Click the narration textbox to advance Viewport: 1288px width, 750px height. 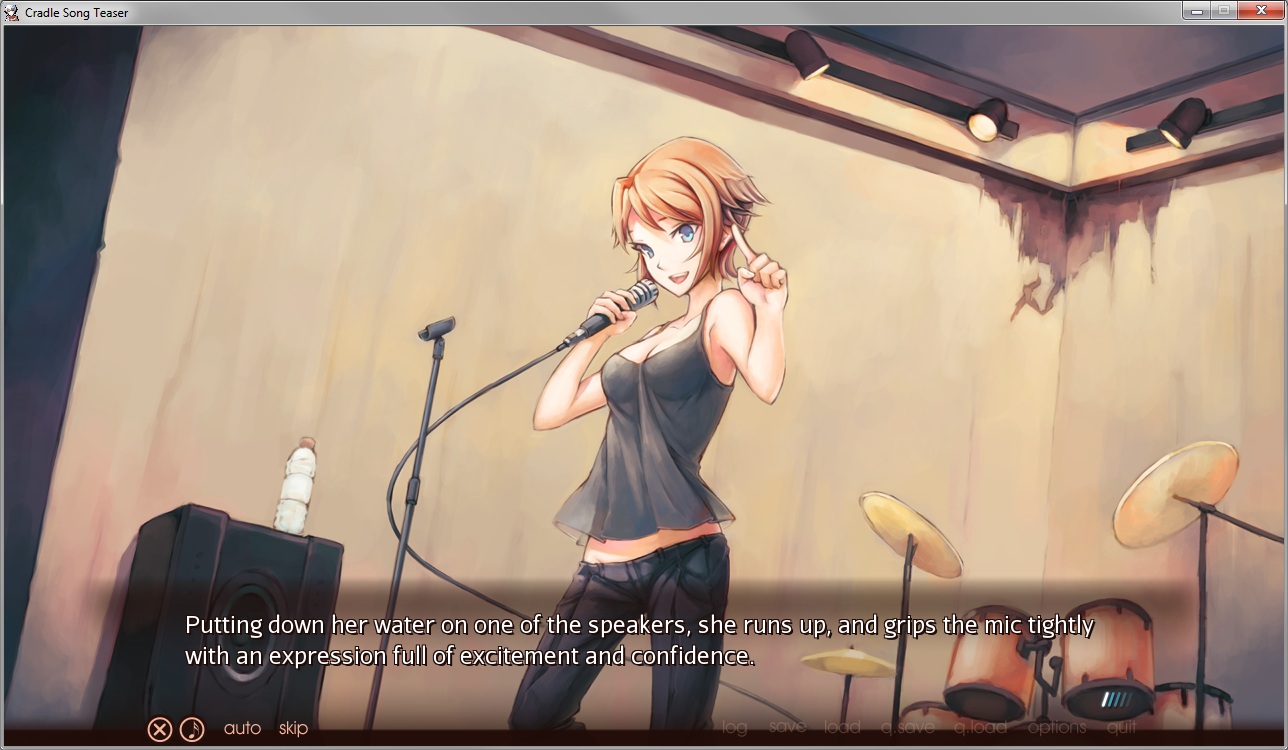(x=640, y=642)
